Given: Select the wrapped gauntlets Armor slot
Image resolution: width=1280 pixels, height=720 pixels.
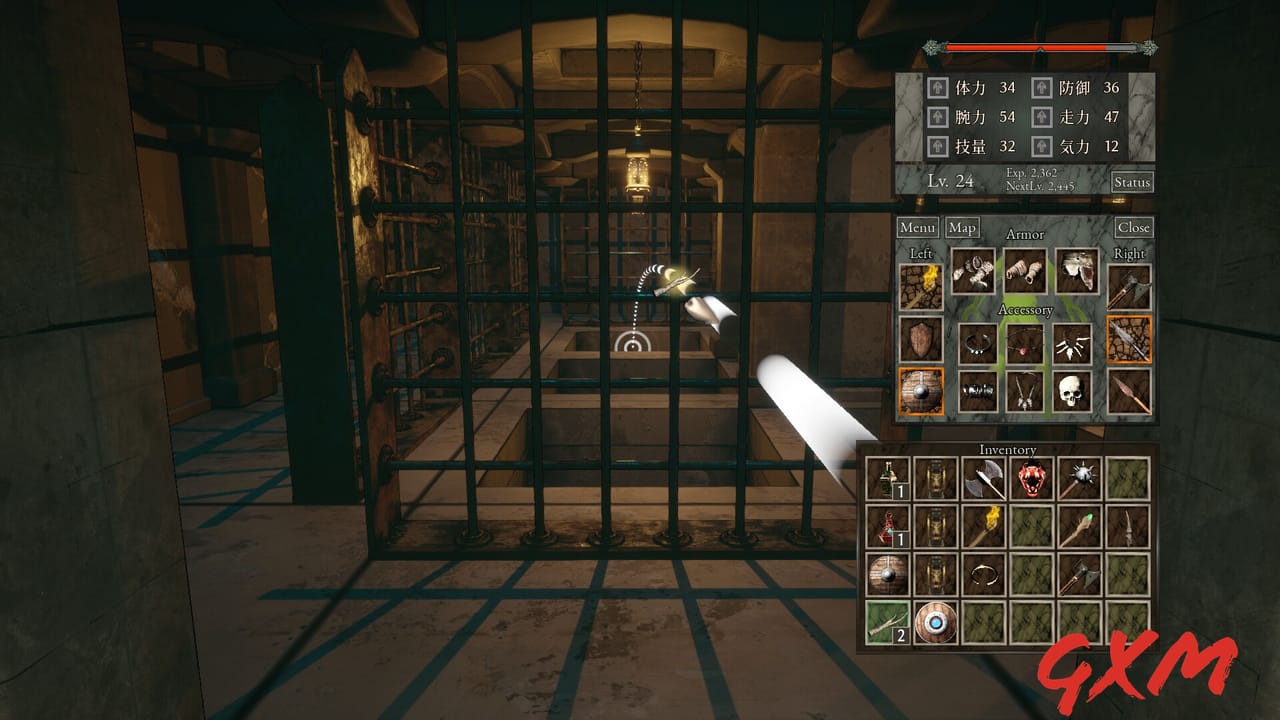Looking at the screenshot, I should 1026,272.
